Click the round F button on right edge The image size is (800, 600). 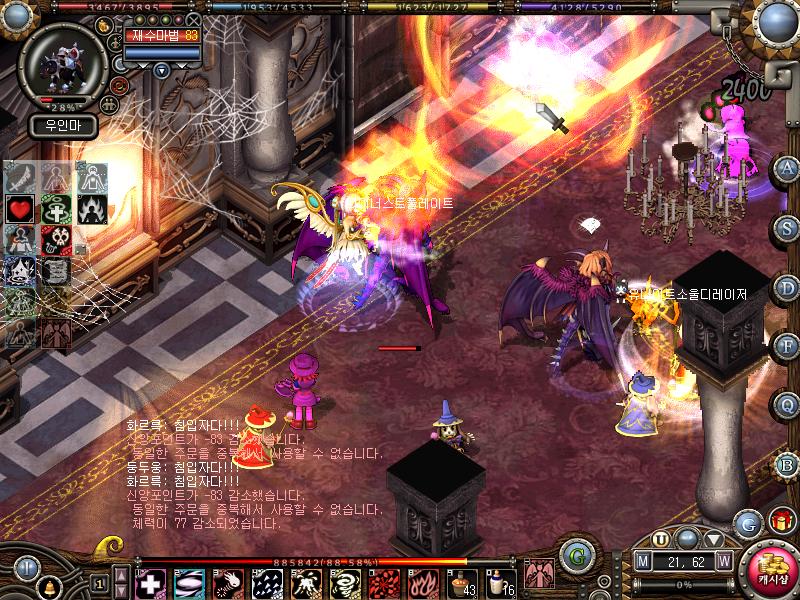788,345
